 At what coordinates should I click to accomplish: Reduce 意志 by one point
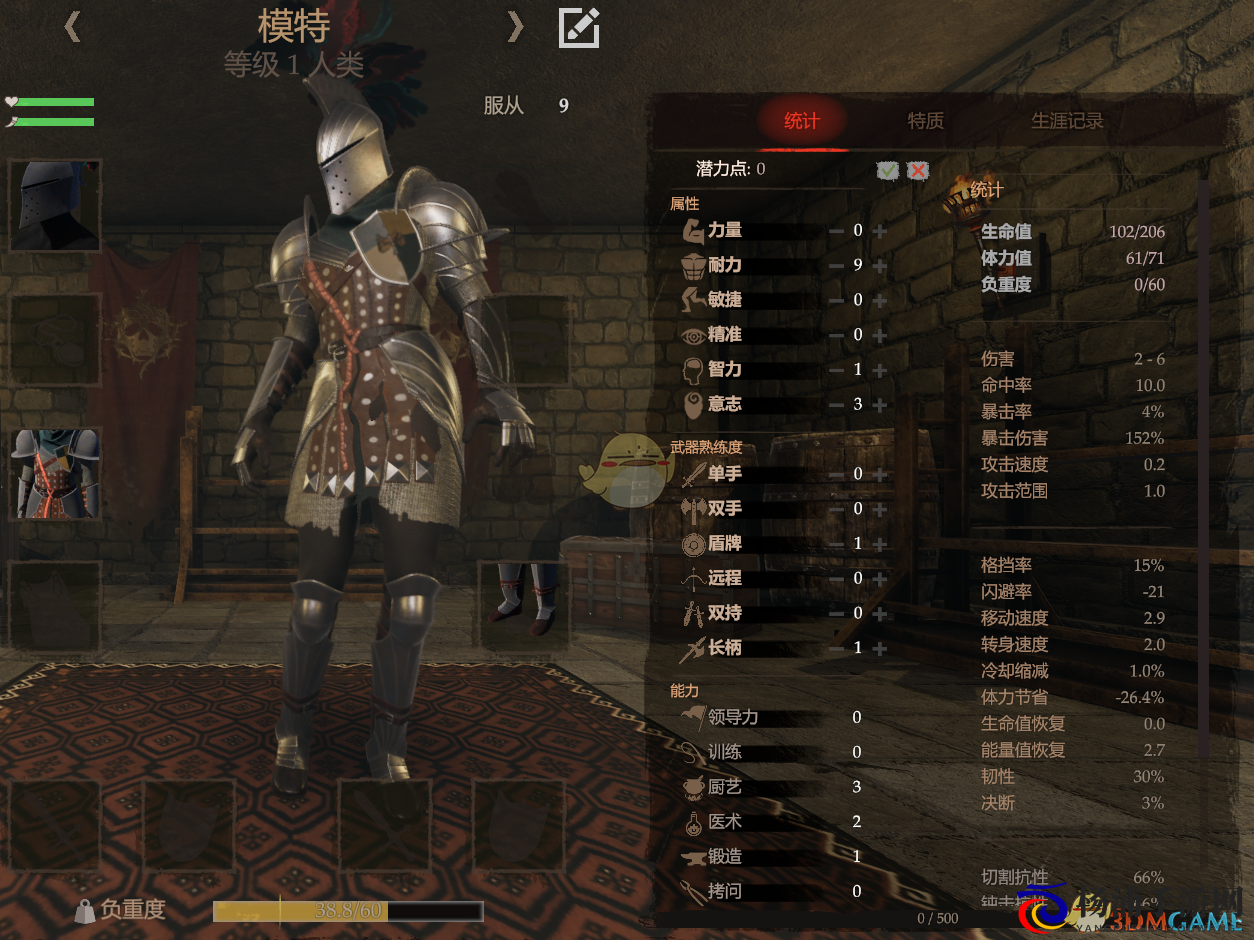(836, 405)
